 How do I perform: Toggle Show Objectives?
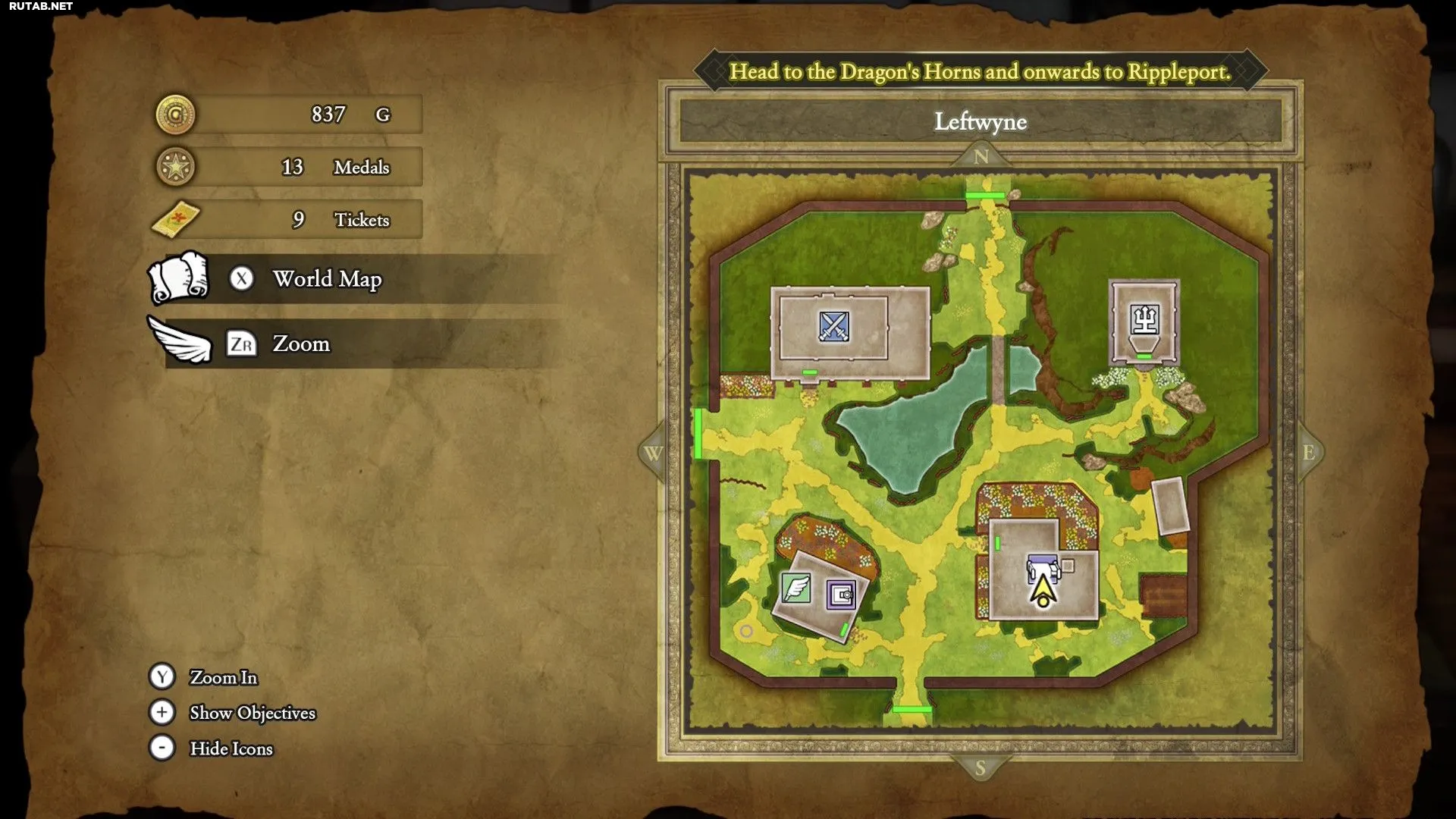pyautogui.click(x=252, y=713)
